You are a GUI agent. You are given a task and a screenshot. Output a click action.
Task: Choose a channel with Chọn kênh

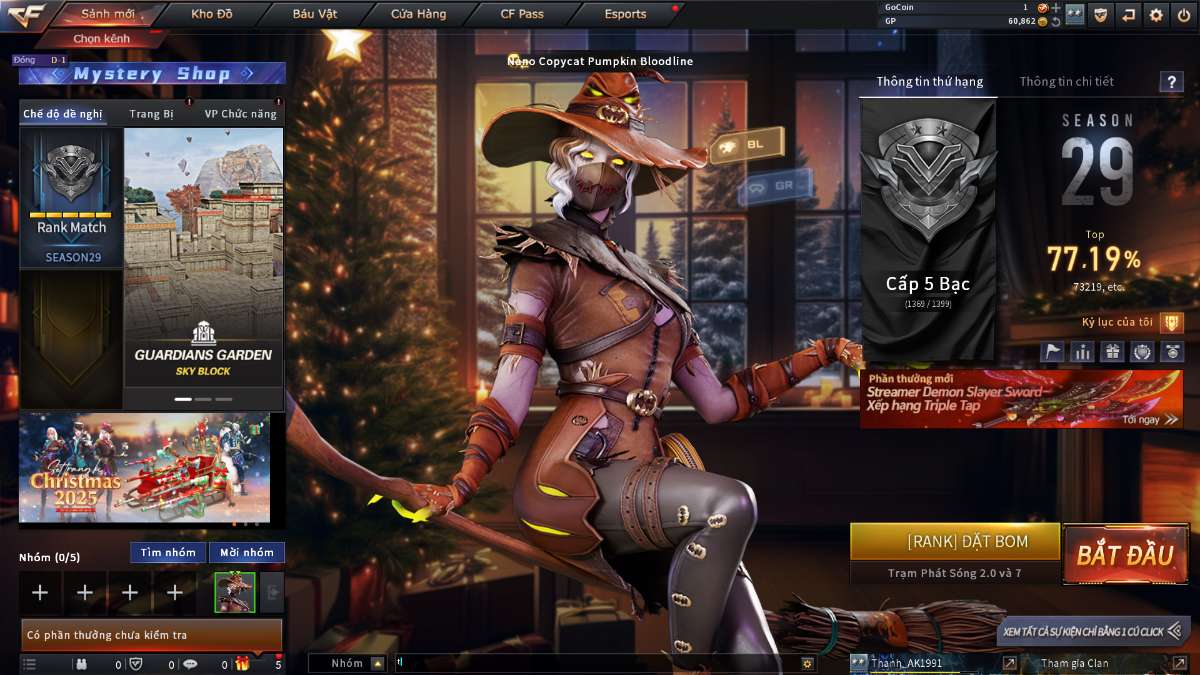coord(104,39)
